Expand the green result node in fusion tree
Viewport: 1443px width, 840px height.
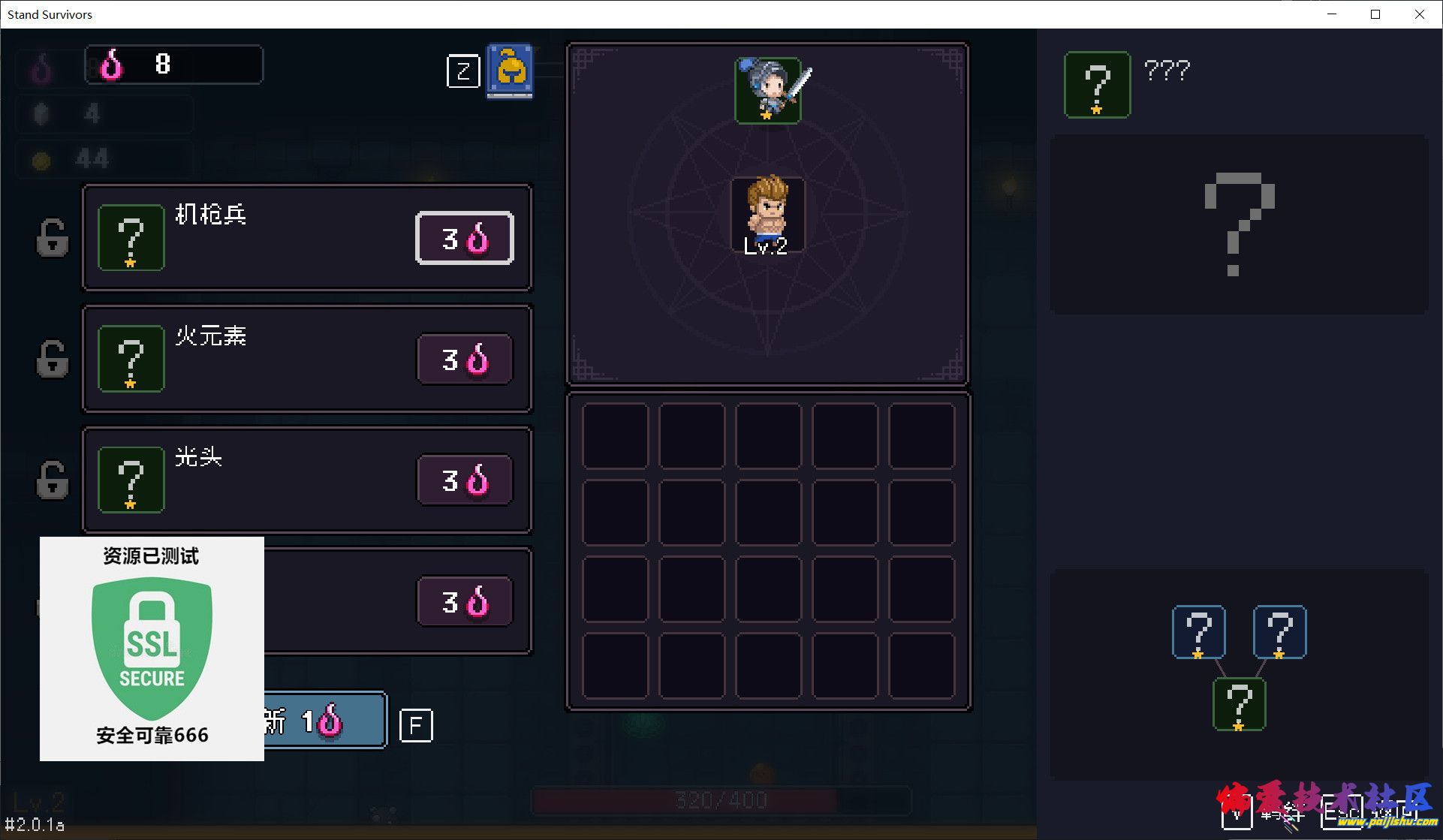coord(1239,704)
